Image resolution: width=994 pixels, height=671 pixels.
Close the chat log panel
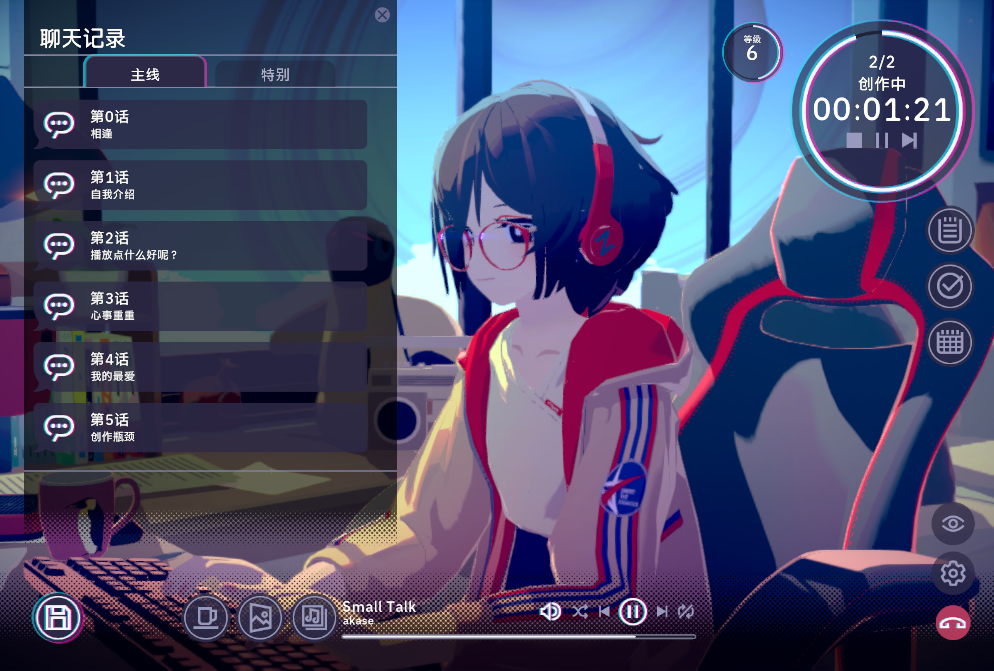coord(382,15)
